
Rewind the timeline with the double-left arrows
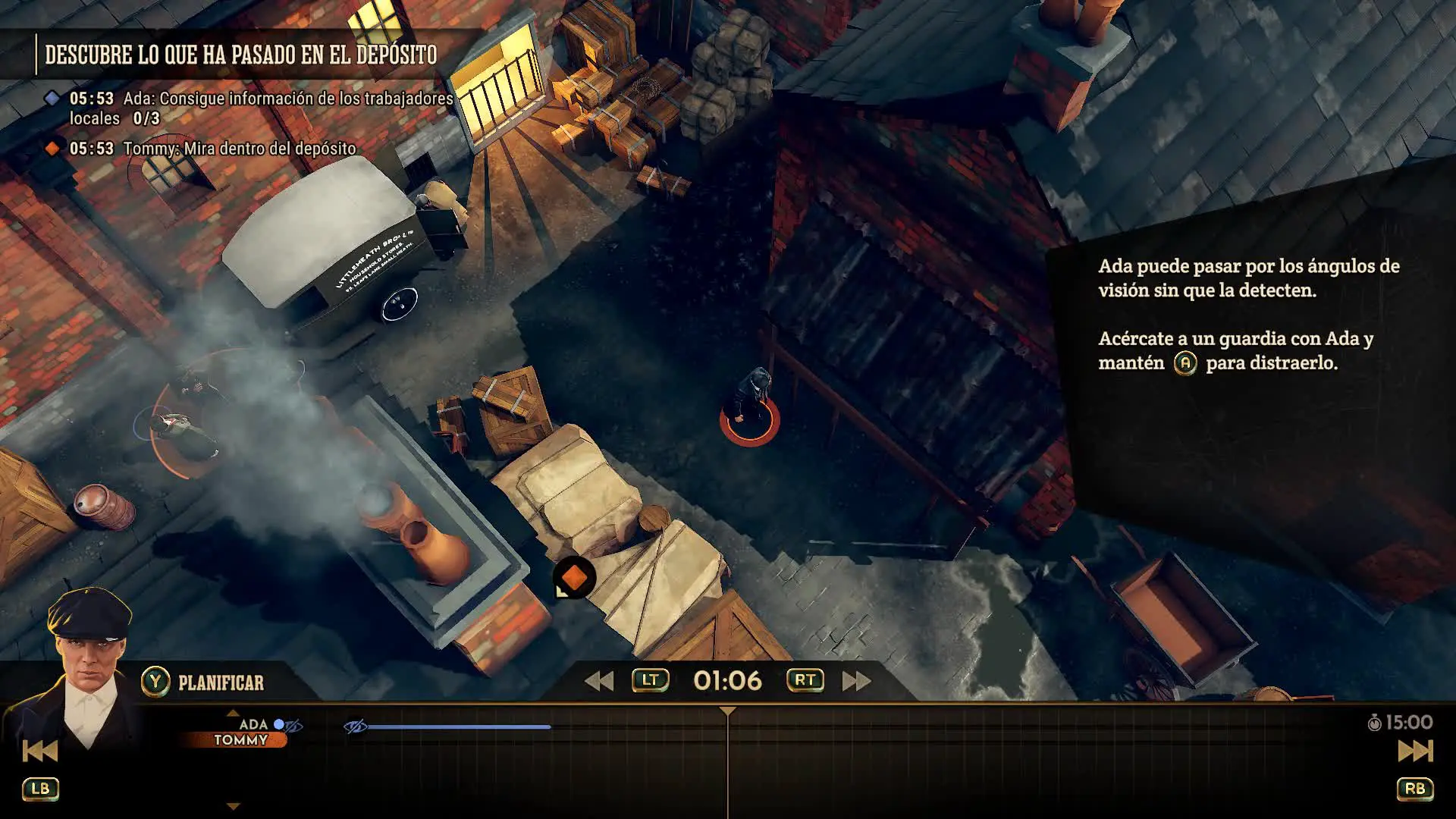click(x=599, y=681)
